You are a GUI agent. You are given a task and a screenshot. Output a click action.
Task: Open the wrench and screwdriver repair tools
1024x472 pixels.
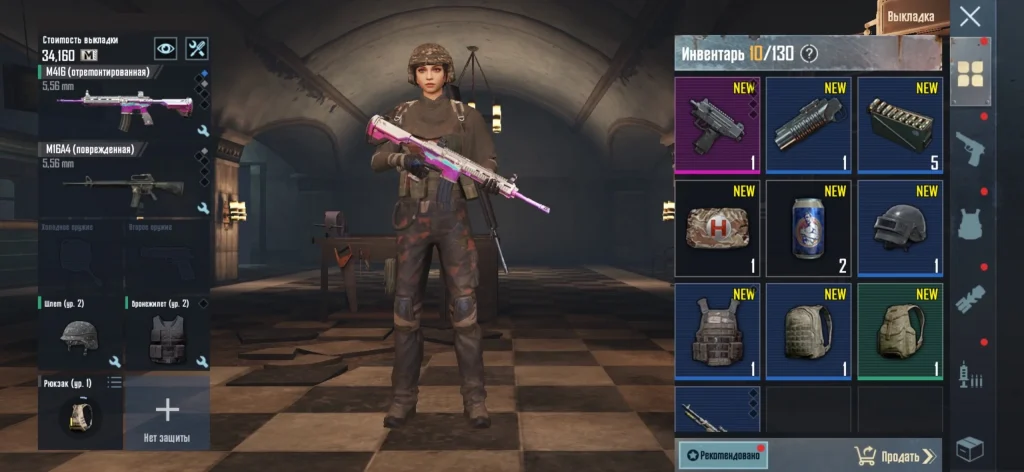(196, 48)
